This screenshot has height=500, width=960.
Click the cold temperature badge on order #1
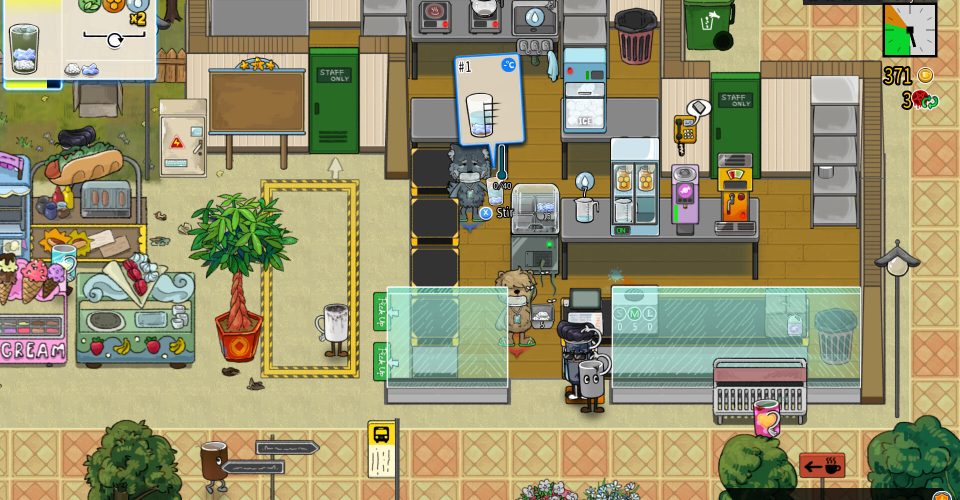click(508, 65)
